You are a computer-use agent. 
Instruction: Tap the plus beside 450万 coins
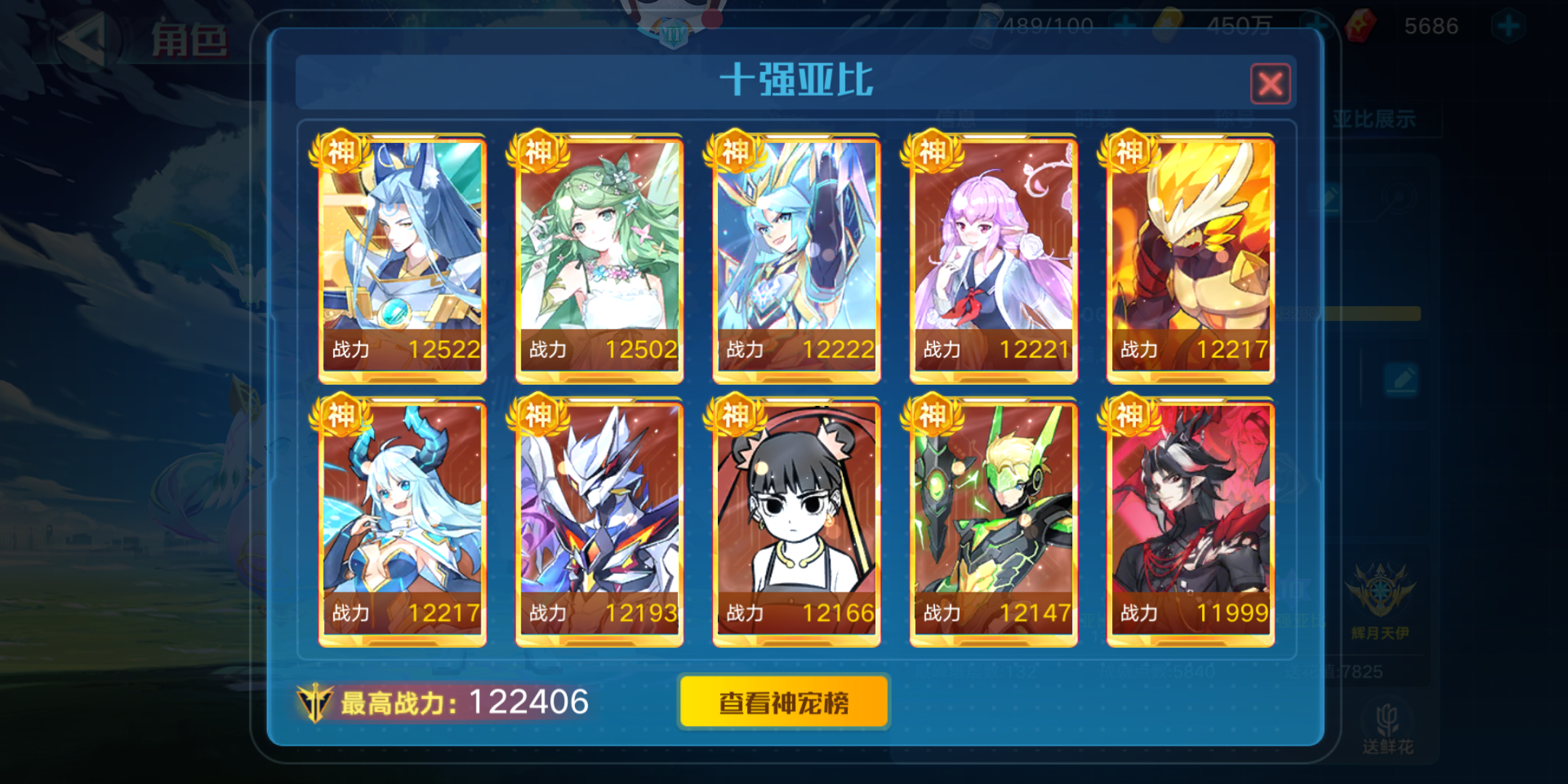pyautogui.click(x=1318, y=25)
